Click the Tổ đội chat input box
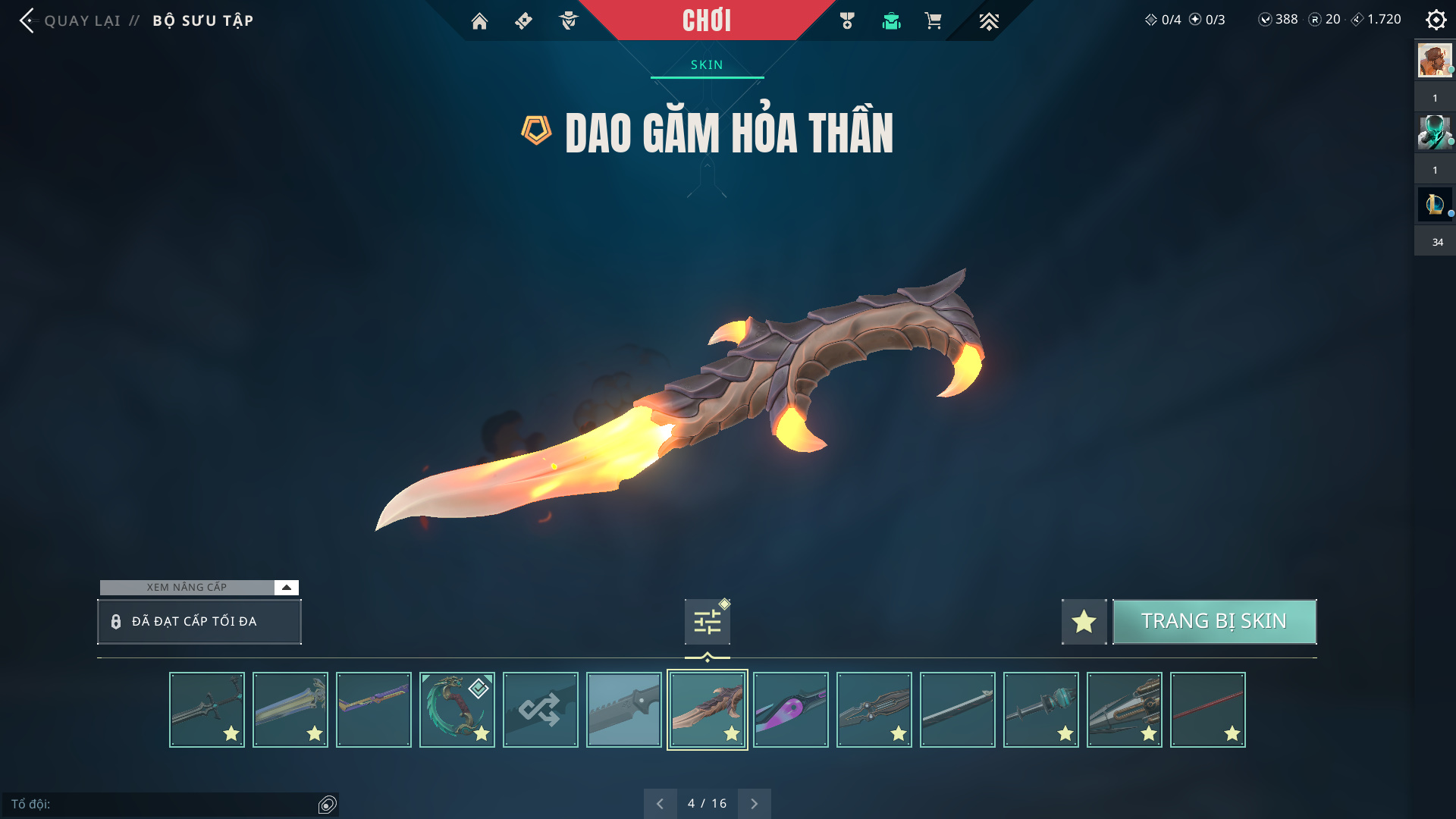This screenshot has height=819, width=1456. [159, 804]
